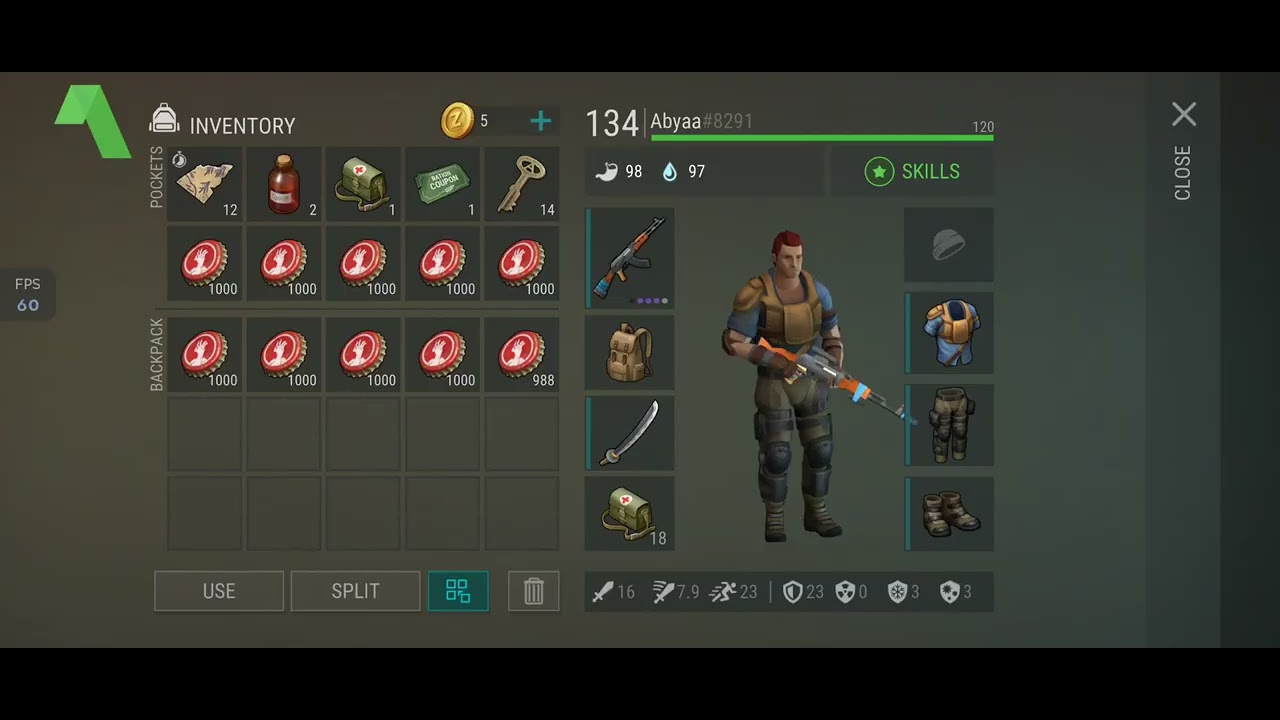Select the equipped boots slot
Viewport: 1280px width, 720px height.
tap(949, 513)
